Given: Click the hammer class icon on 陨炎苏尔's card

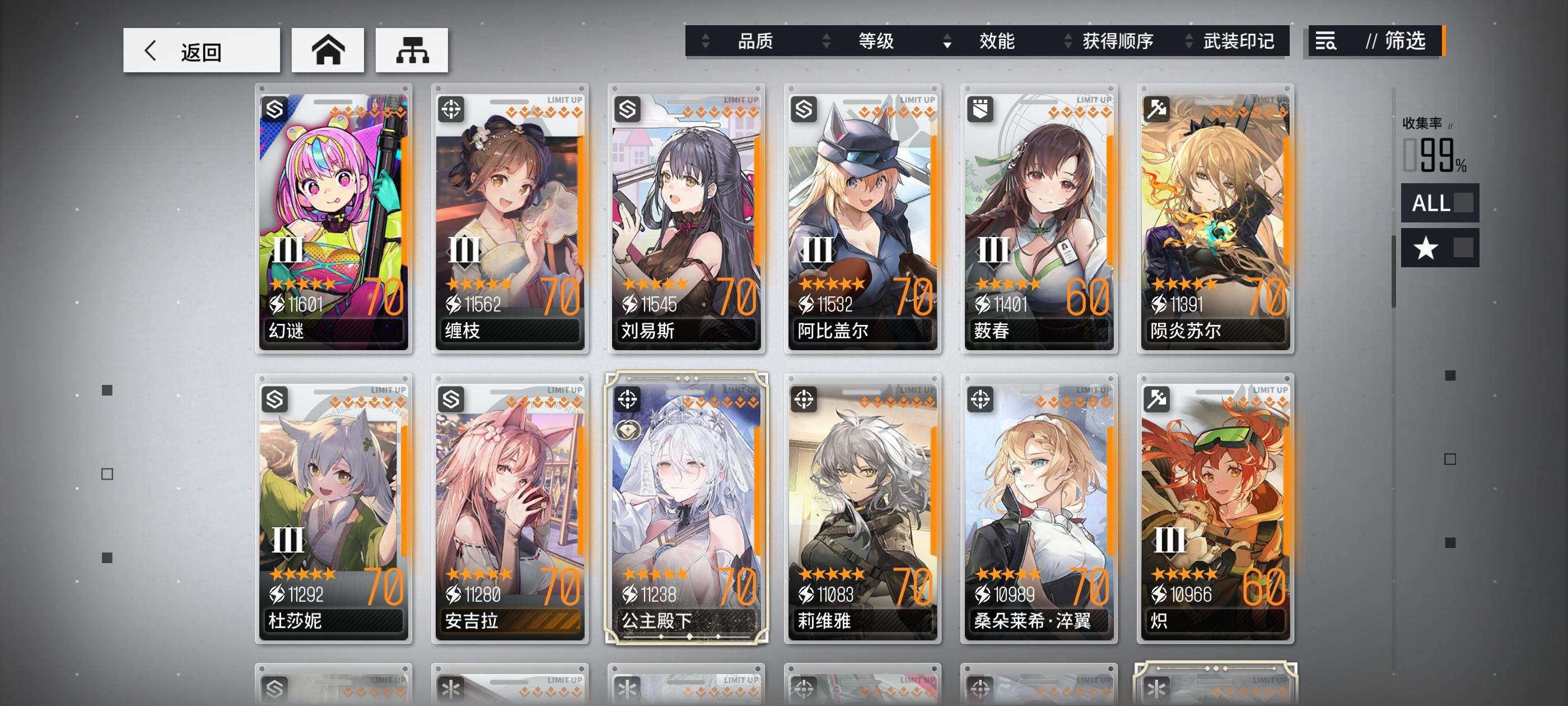Looking at the screenshot, I should (1157, 109).
